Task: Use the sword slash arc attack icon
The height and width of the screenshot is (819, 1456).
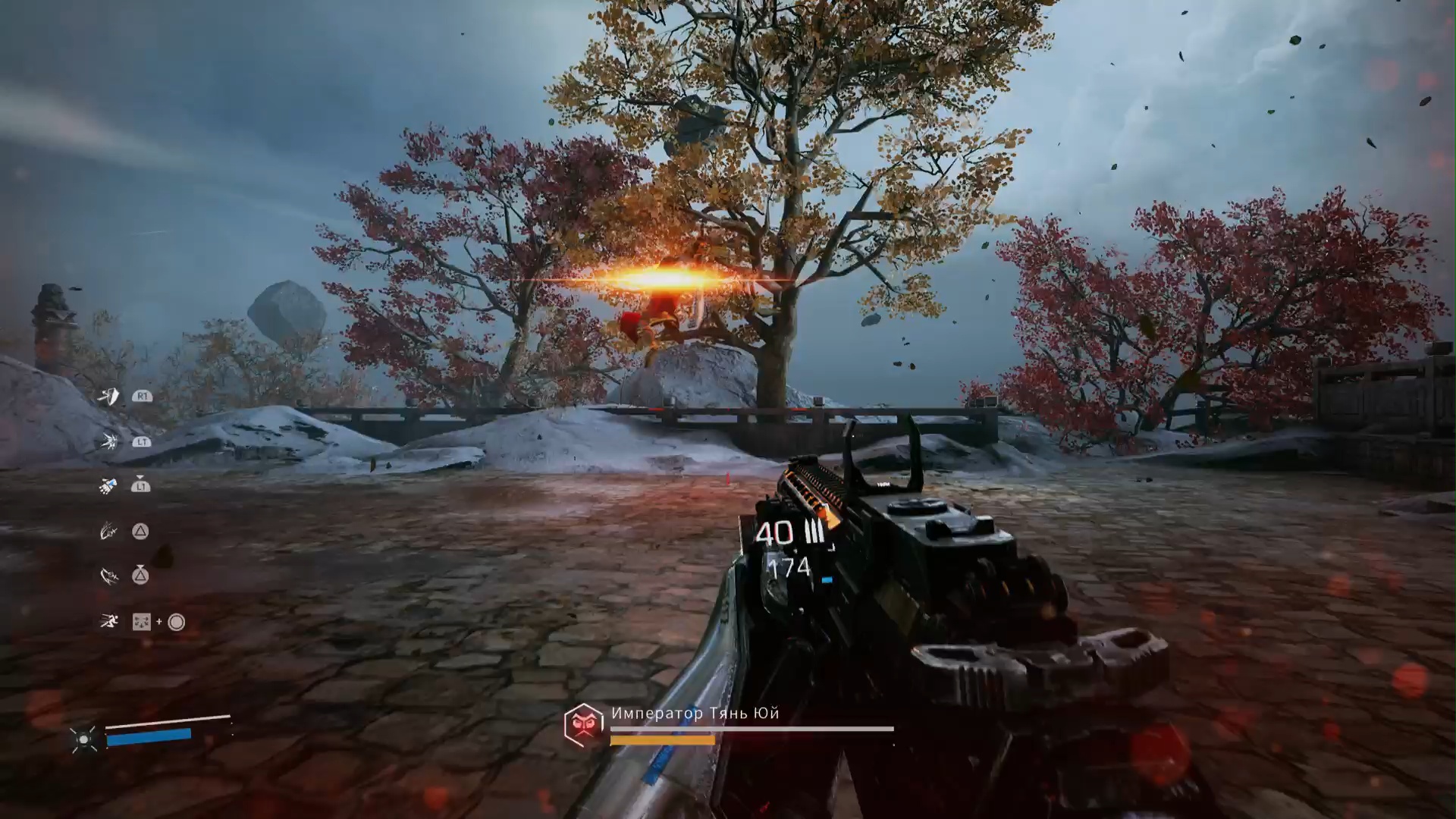Action: coord(109,576)
